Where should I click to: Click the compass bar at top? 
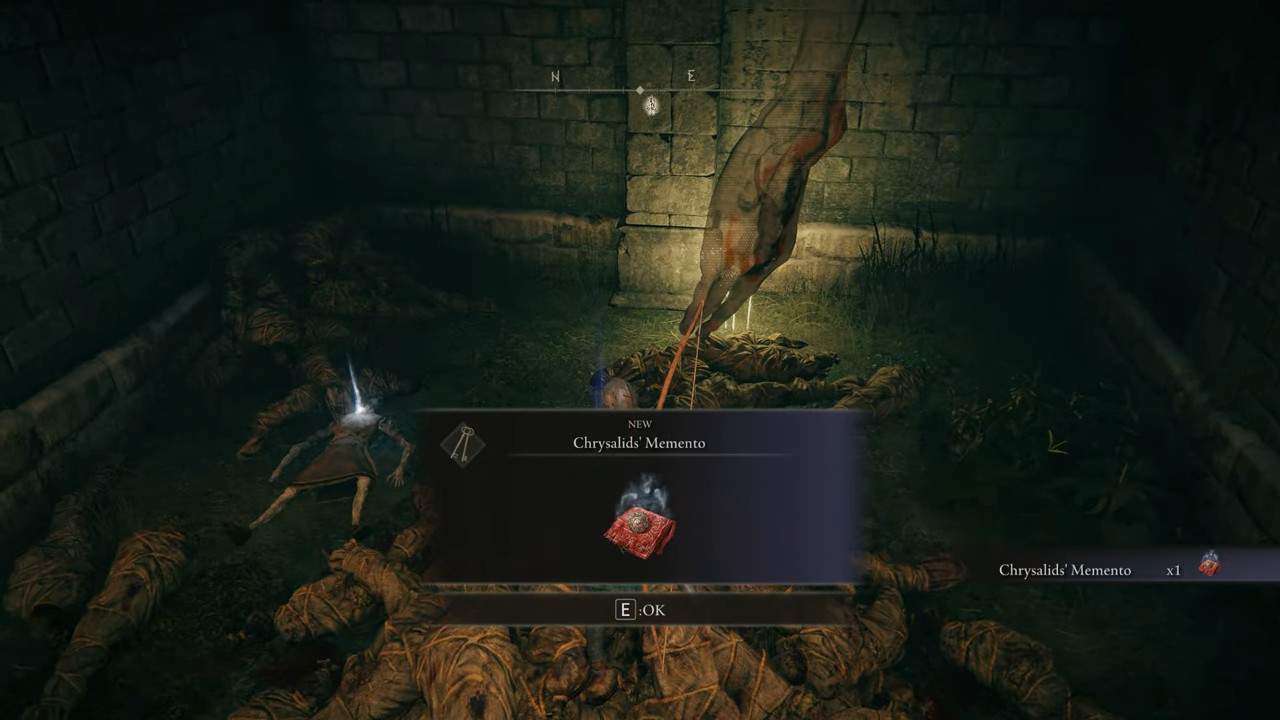(x=640, y=90)
